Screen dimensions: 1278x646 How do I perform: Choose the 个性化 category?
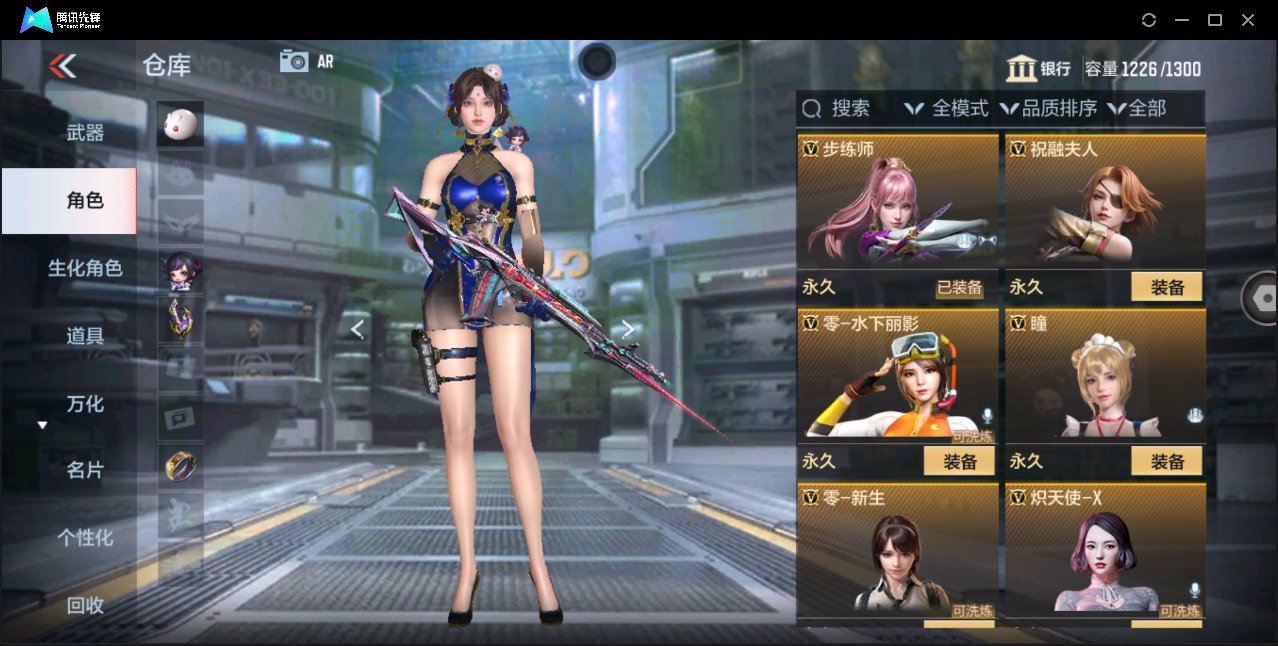click(x=85, y=538)
